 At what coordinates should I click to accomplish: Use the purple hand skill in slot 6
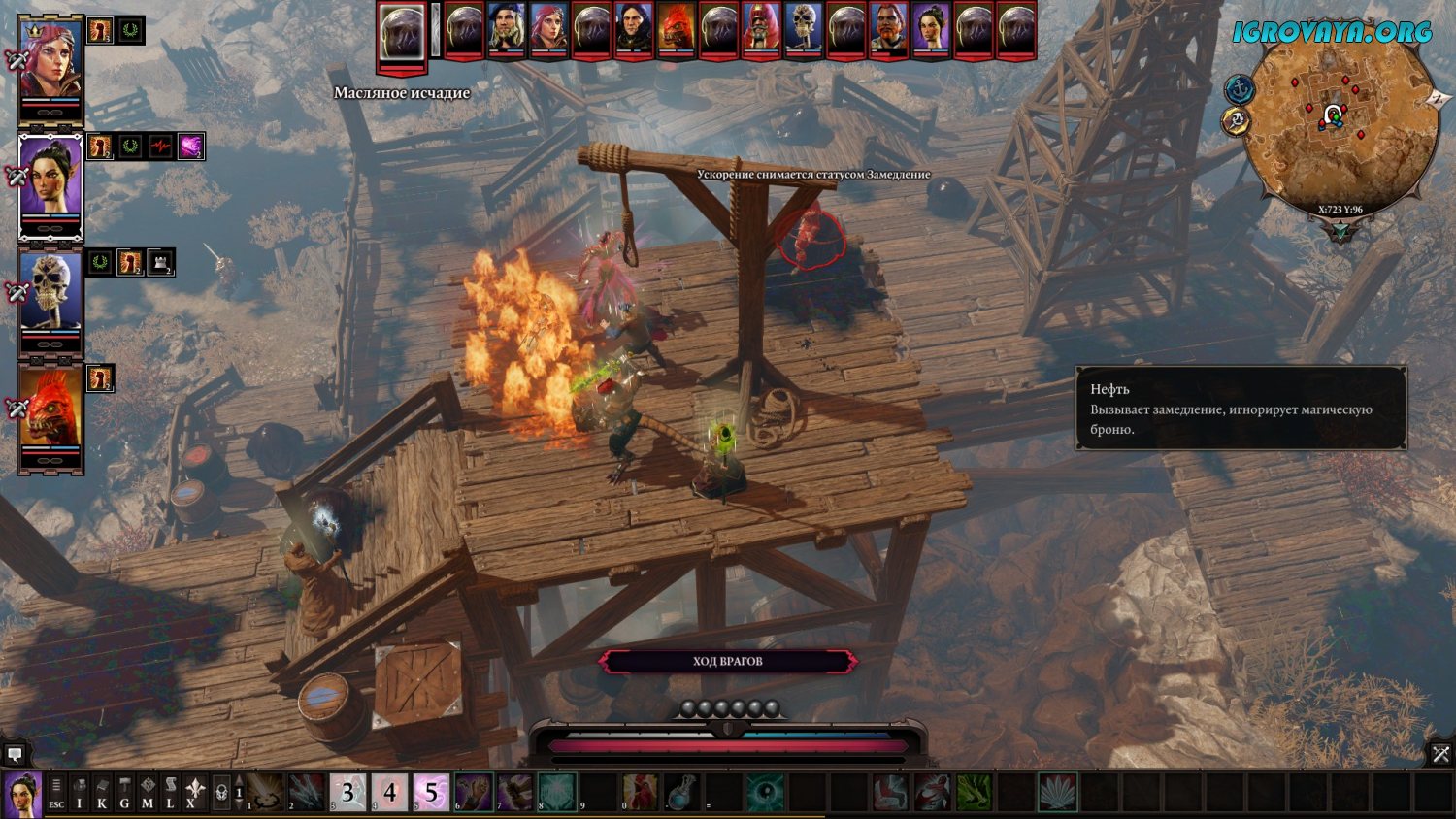(474, 793)
